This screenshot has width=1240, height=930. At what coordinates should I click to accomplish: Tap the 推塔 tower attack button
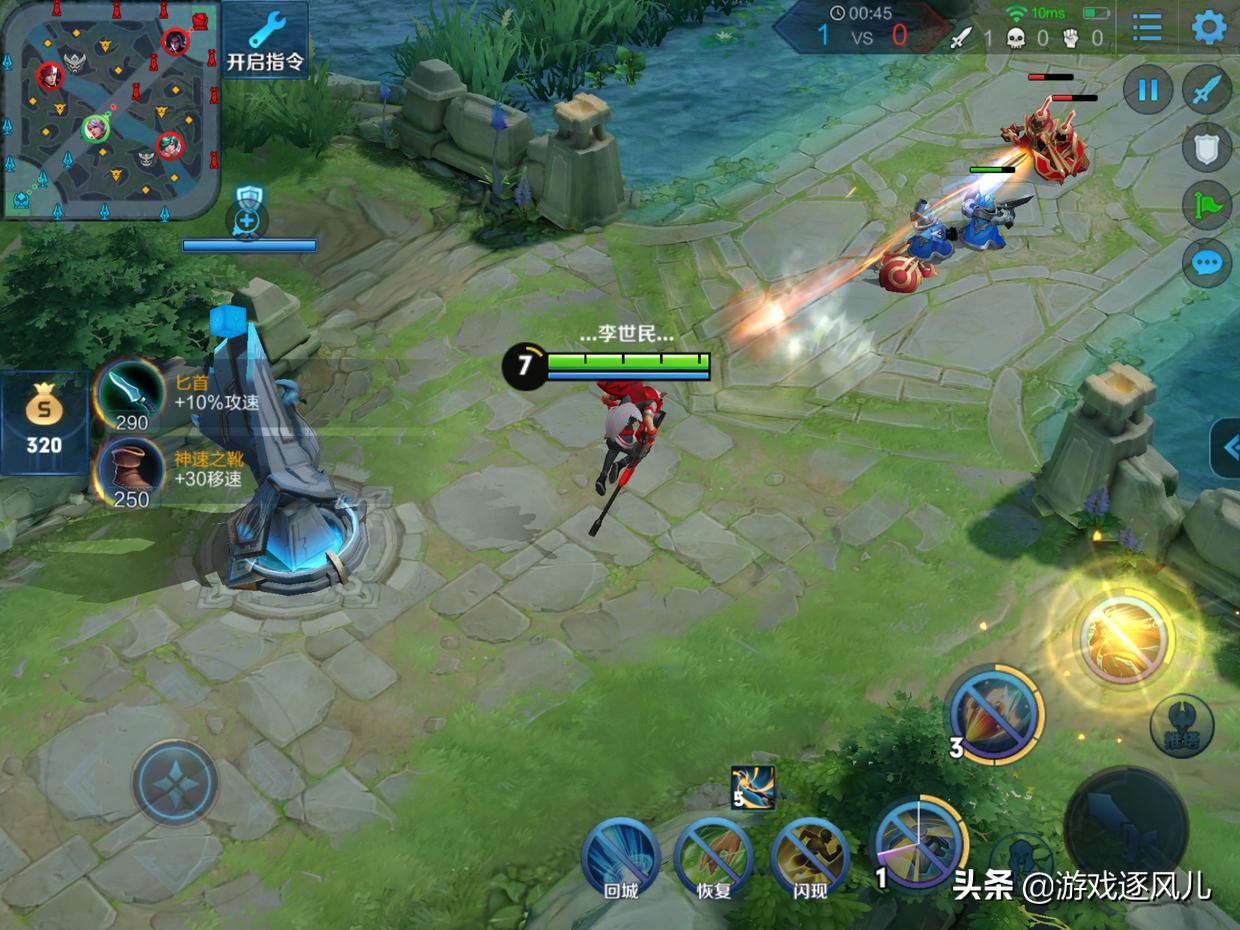(x=1181, y=725)
